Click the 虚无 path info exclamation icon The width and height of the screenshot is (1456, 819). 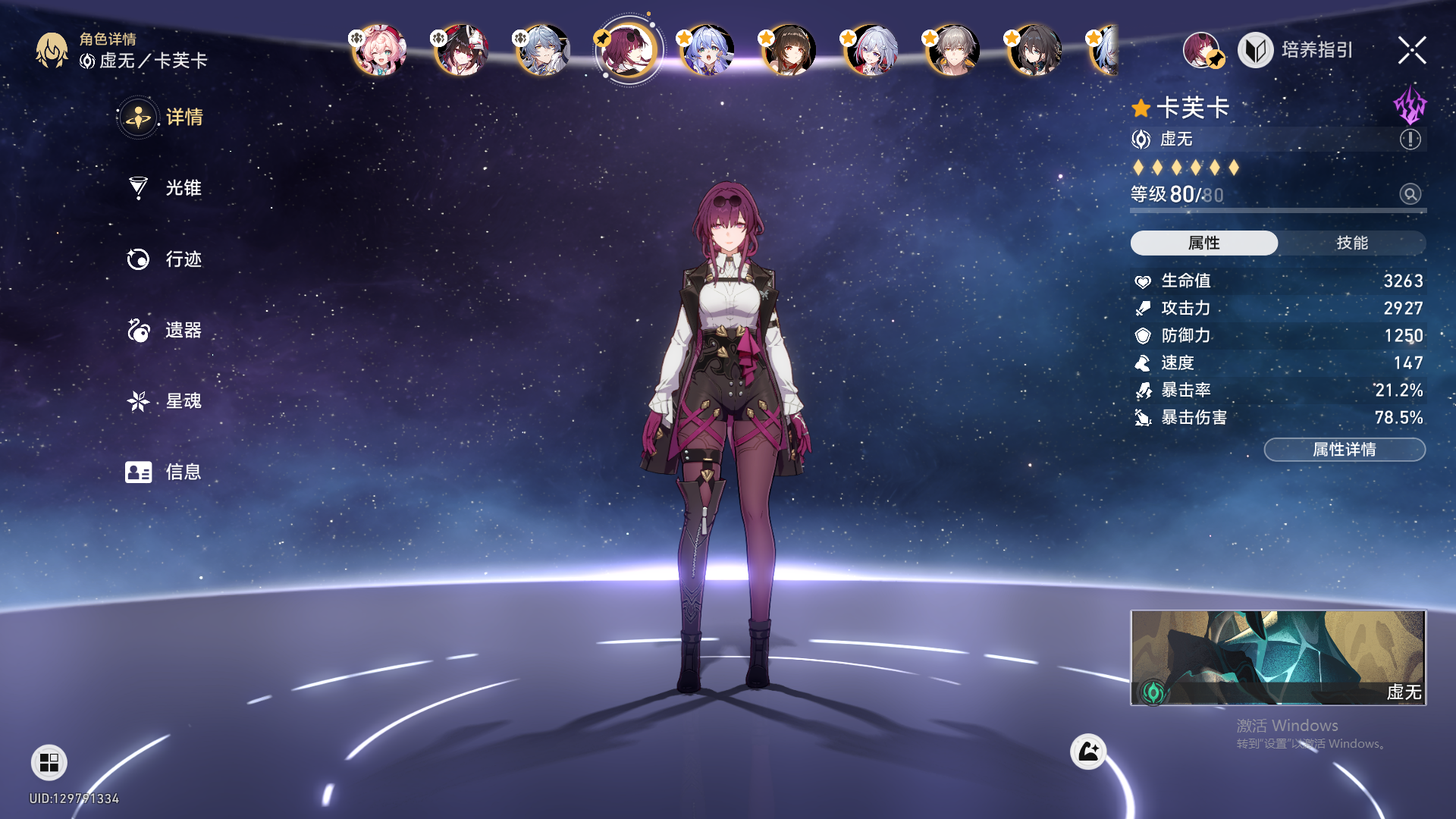pos(1410,140)
